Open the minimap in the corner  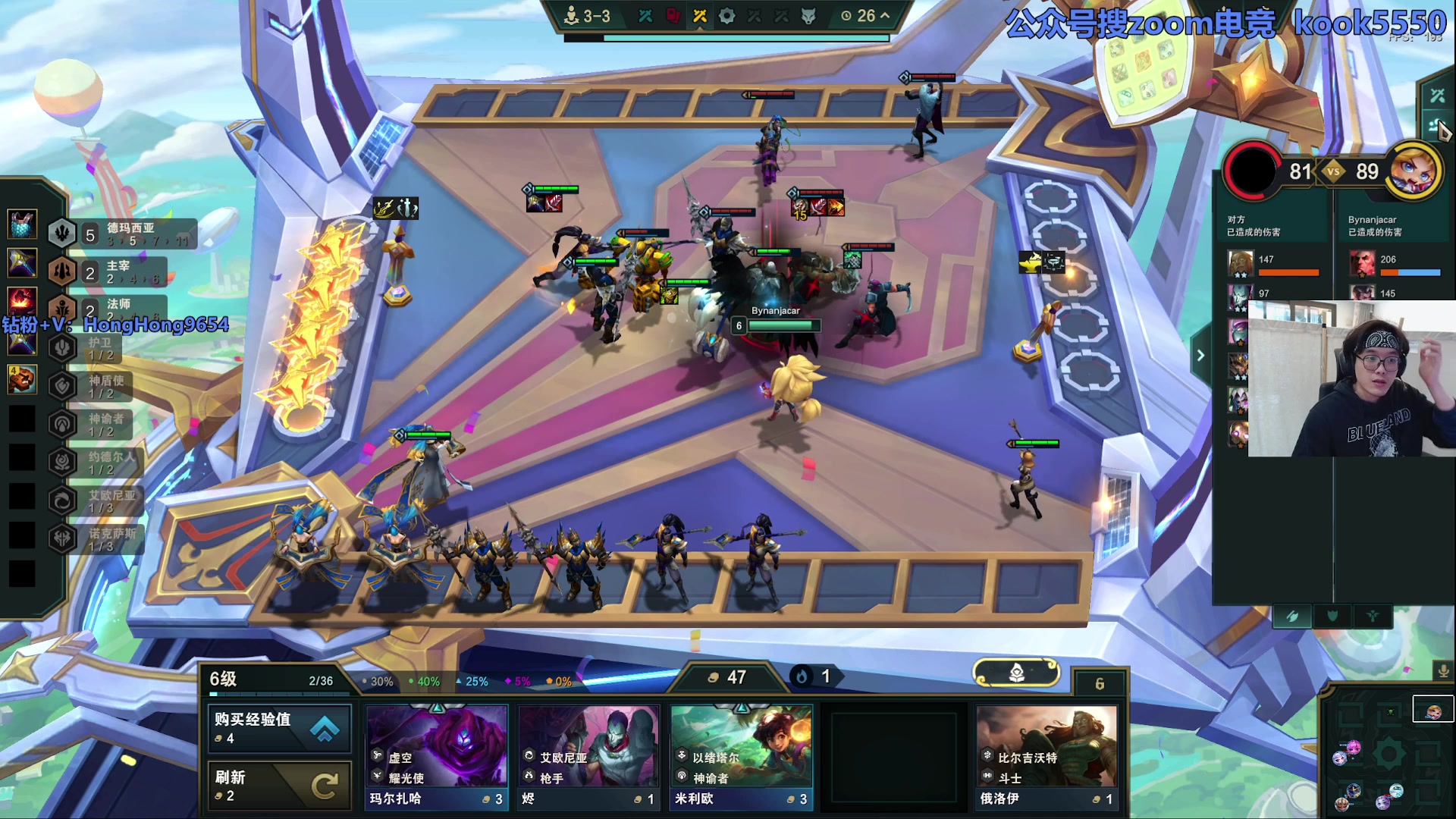(x=1388, y=755)
